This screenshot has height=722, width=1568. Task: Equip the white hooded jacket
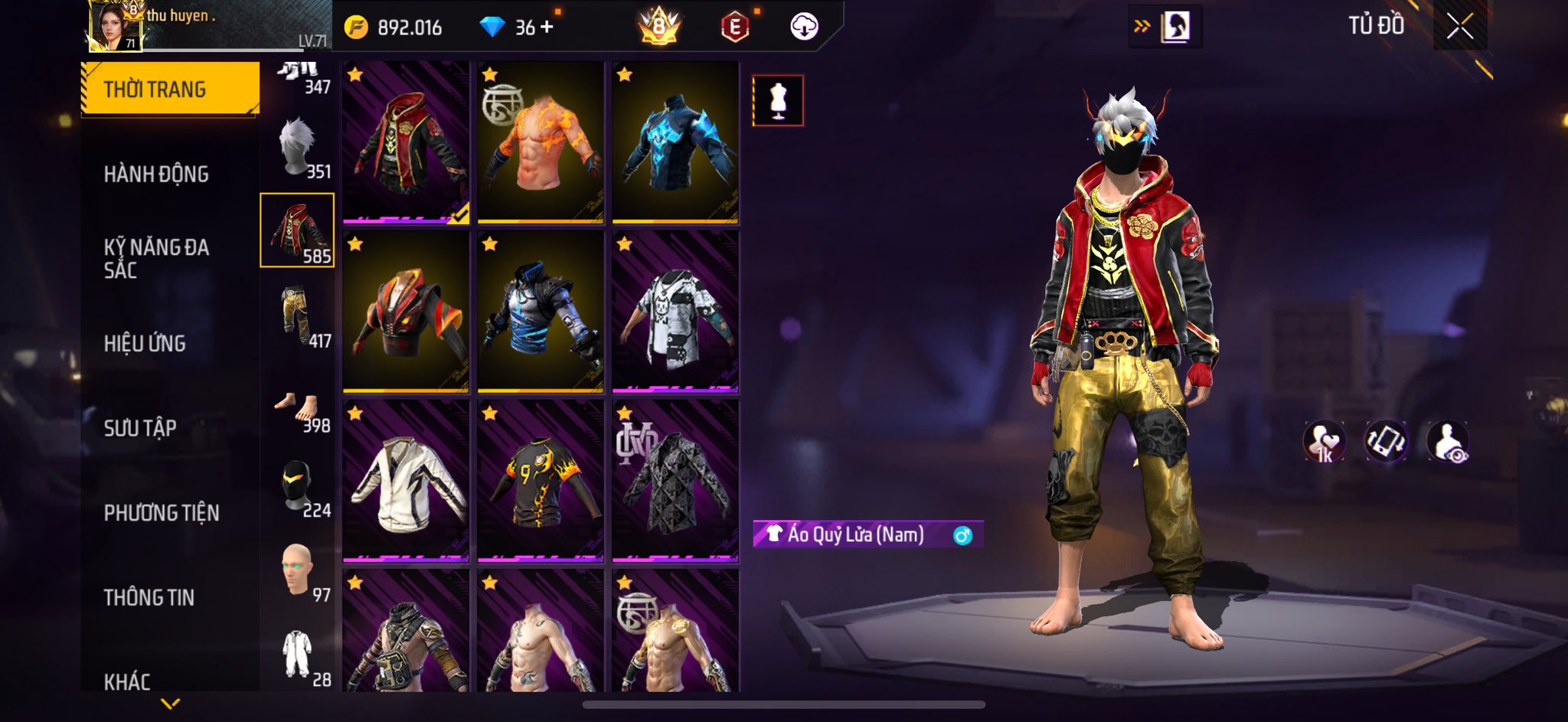[406, 481]
